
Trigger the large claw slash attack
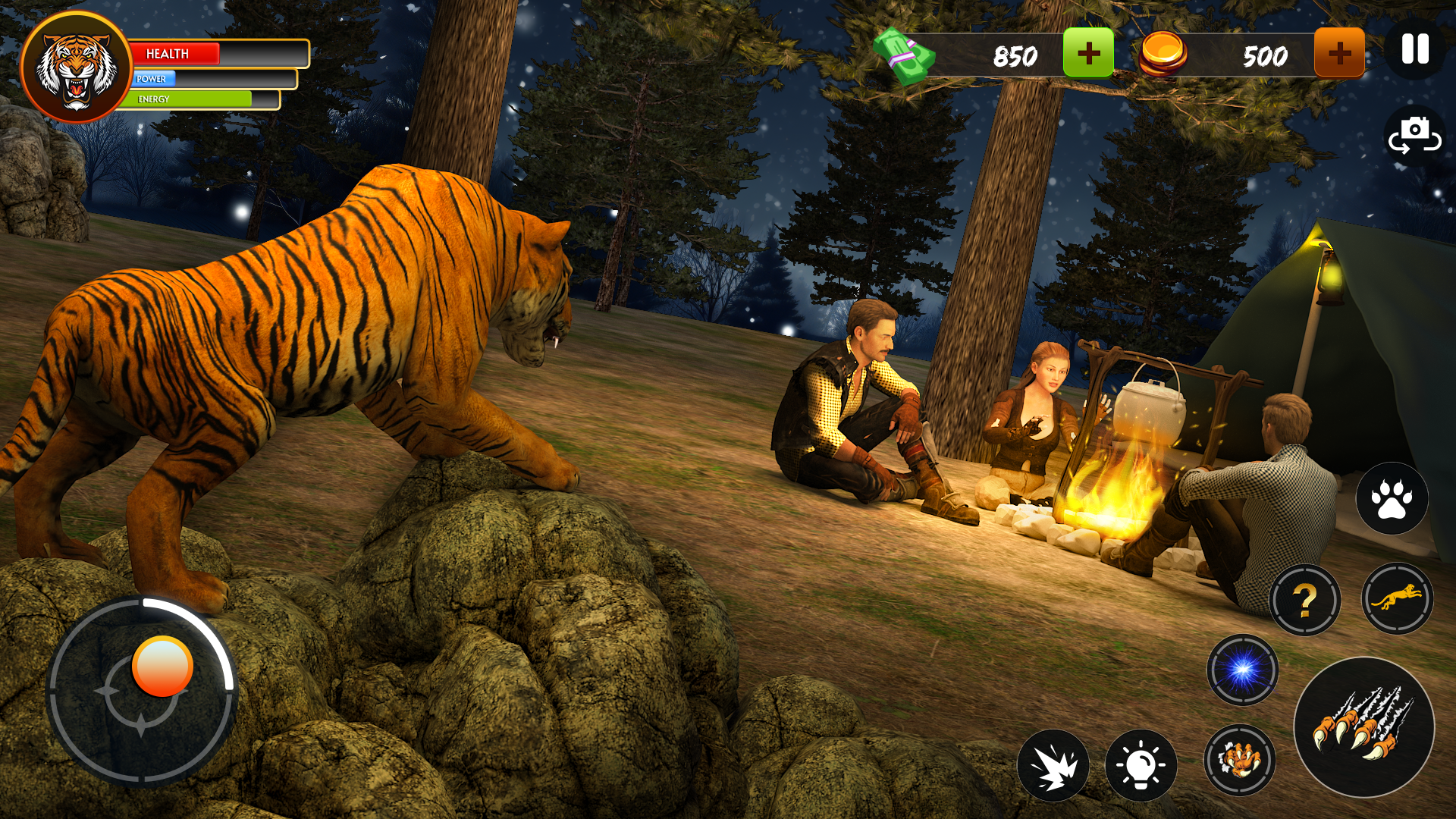click(1363, 726)
